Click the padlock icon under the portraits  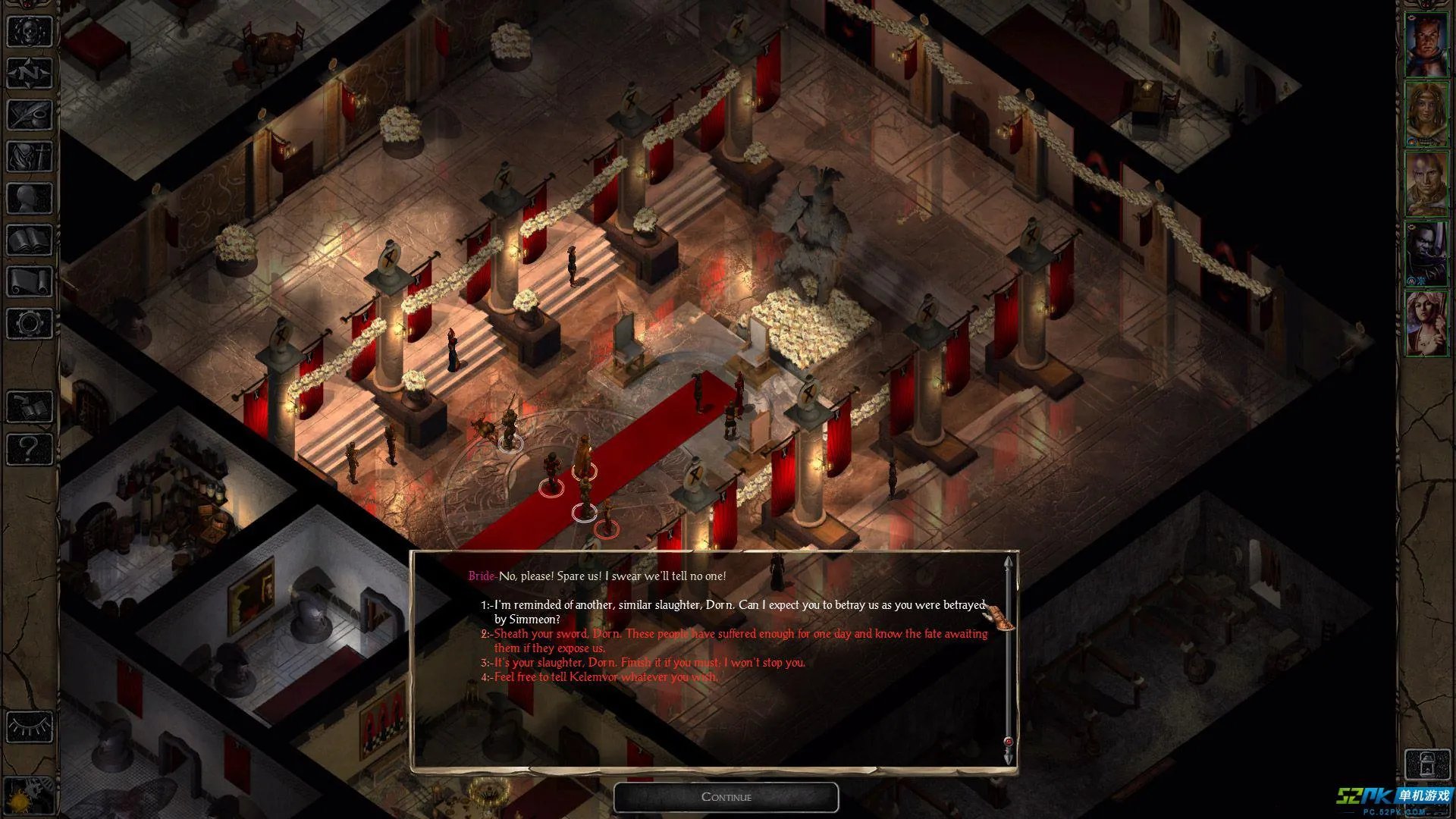pyautogui.click(x=1426, y=764)
